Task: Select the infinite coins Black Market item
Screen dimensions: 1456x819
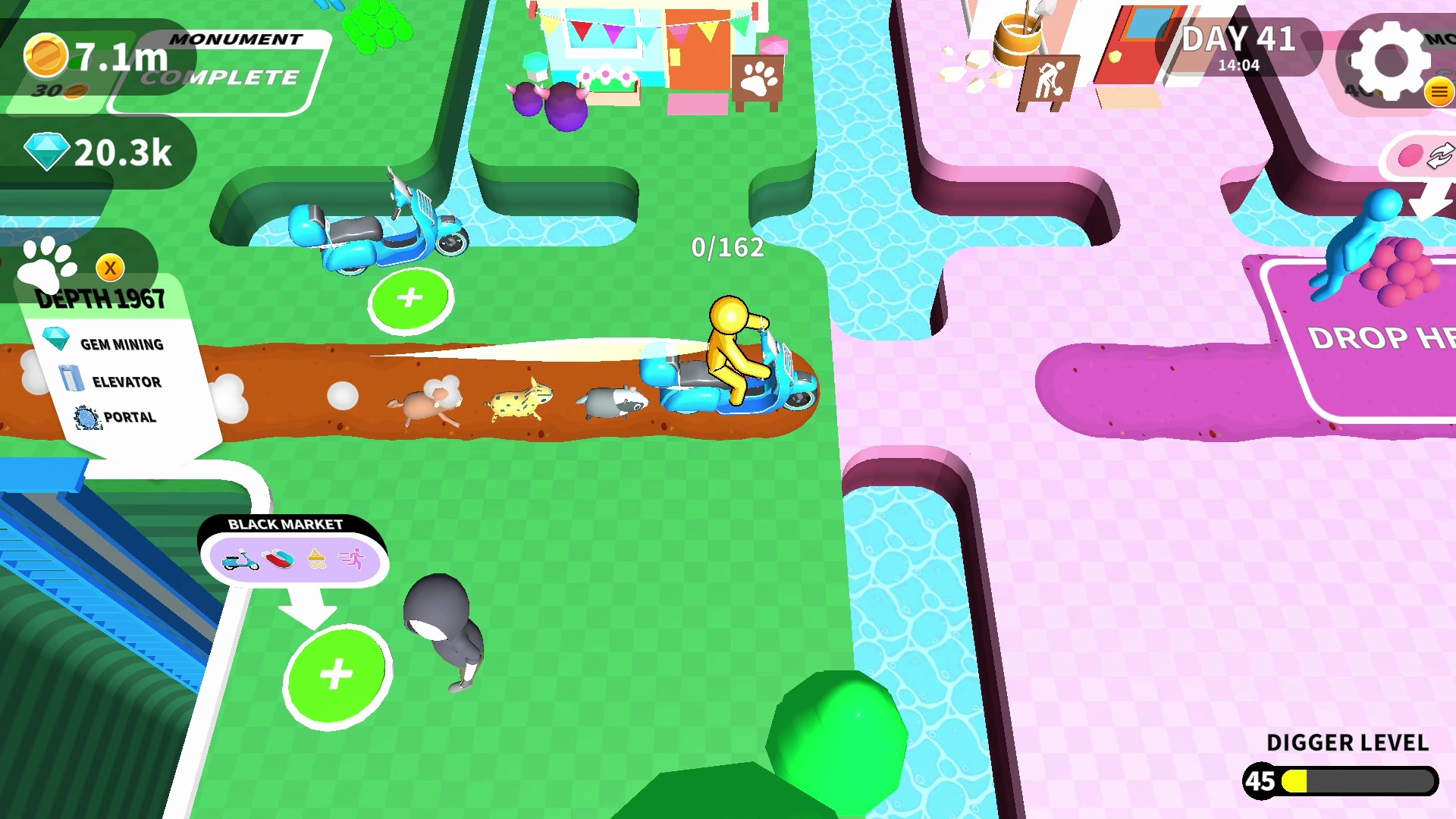Action: 318,560
